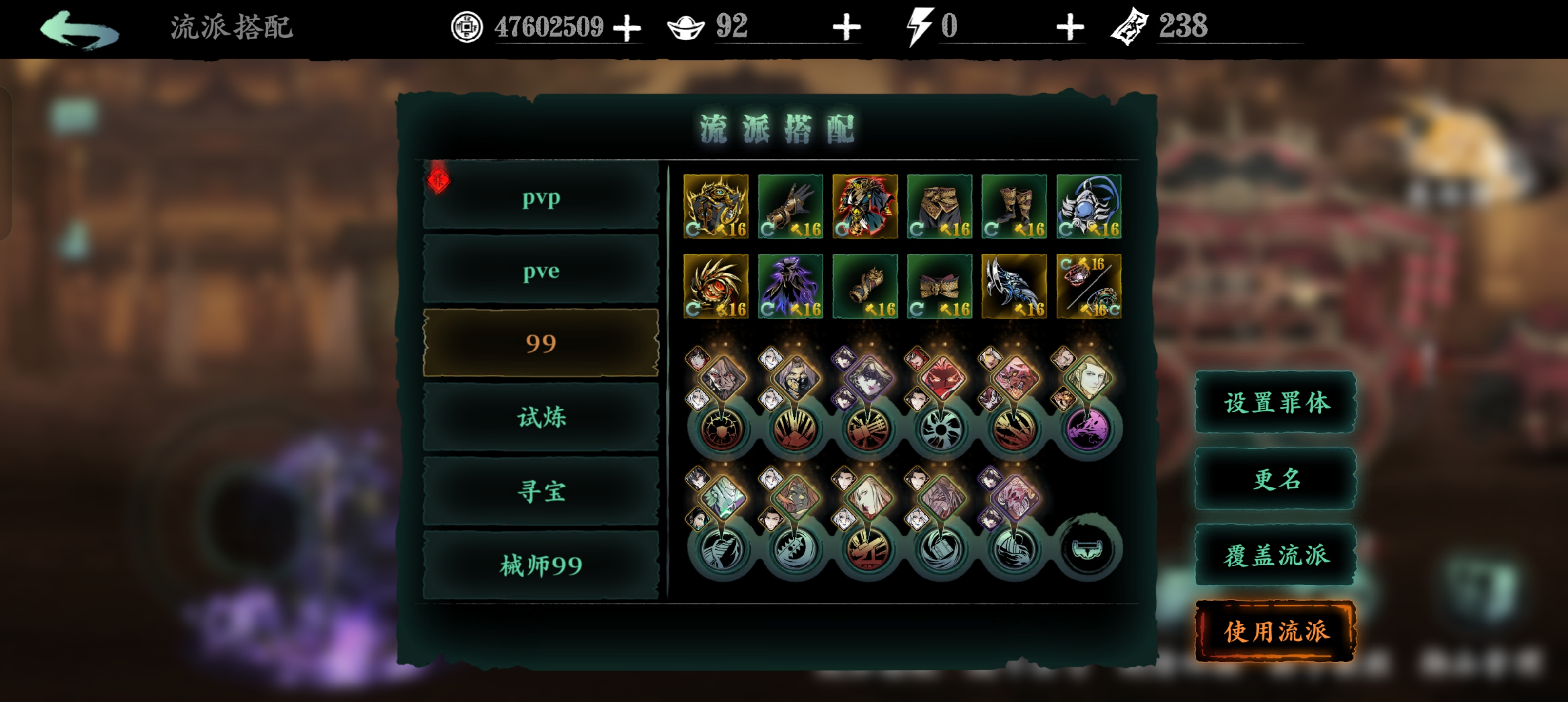Overwrite the build with 覆盖流派
Image resolution: width=1568 pixels, height=702 pixels.
1276,555
